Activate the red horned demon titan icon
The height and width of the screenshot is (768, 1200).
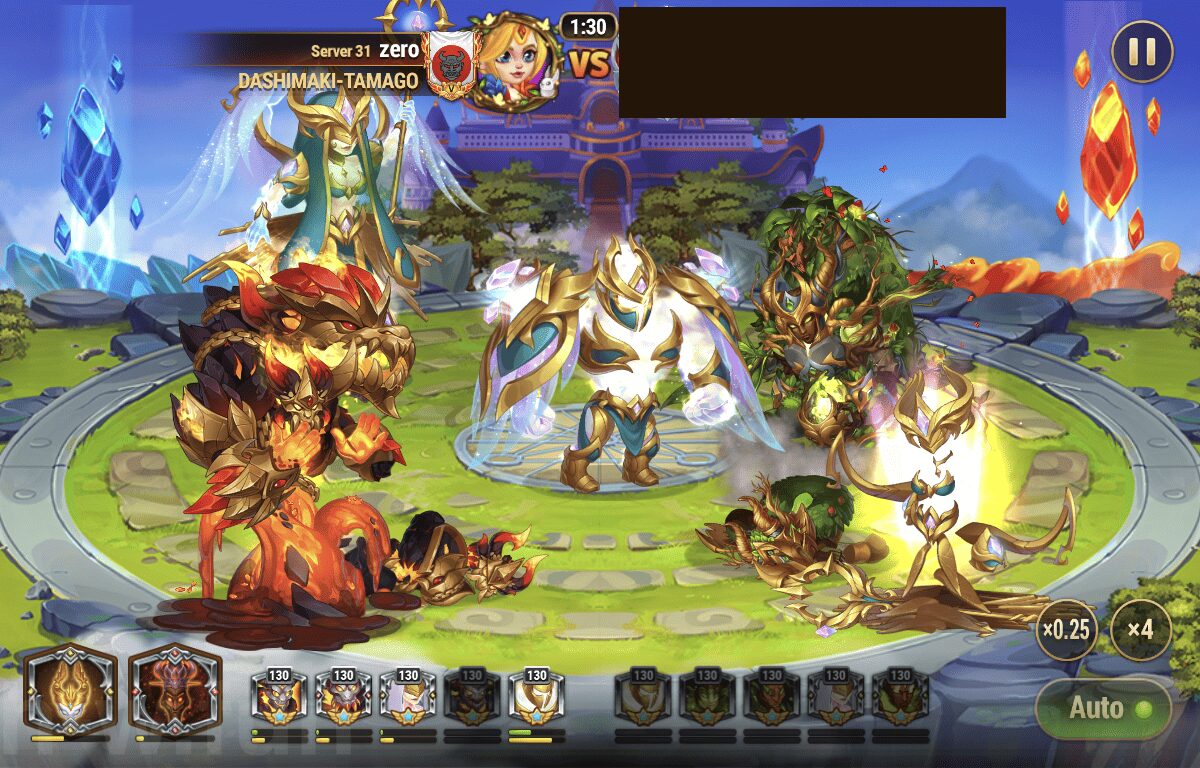pos(174,690)
